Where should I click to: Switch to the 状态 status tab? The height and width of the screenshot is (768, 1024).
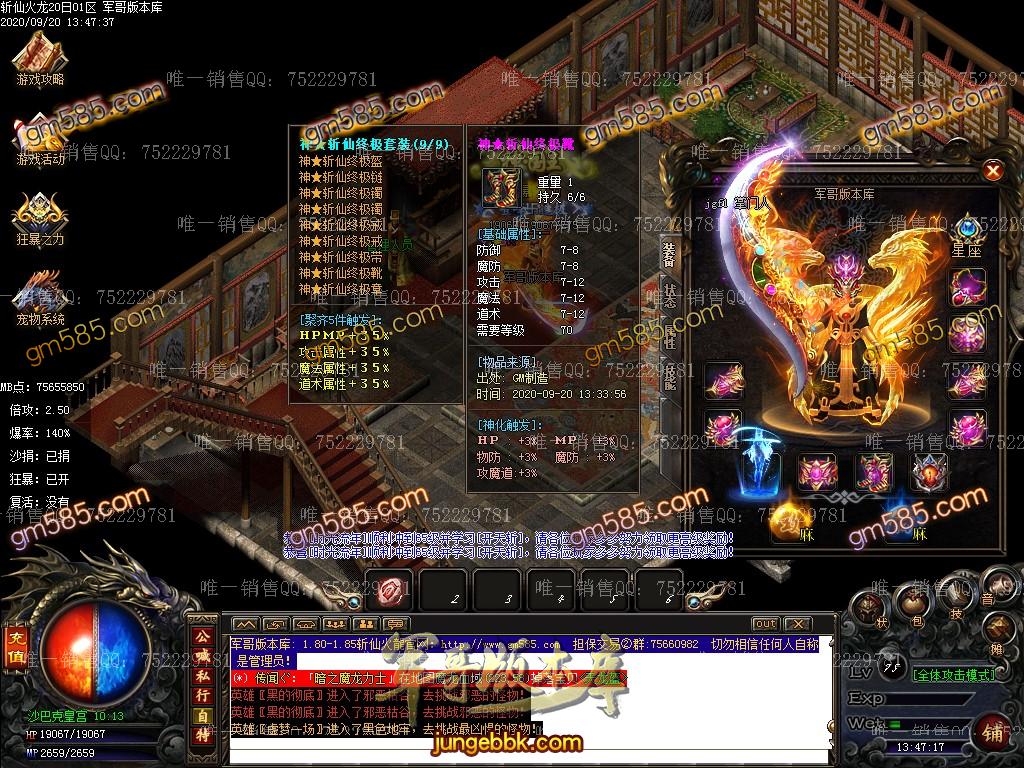tap(670, 295)
